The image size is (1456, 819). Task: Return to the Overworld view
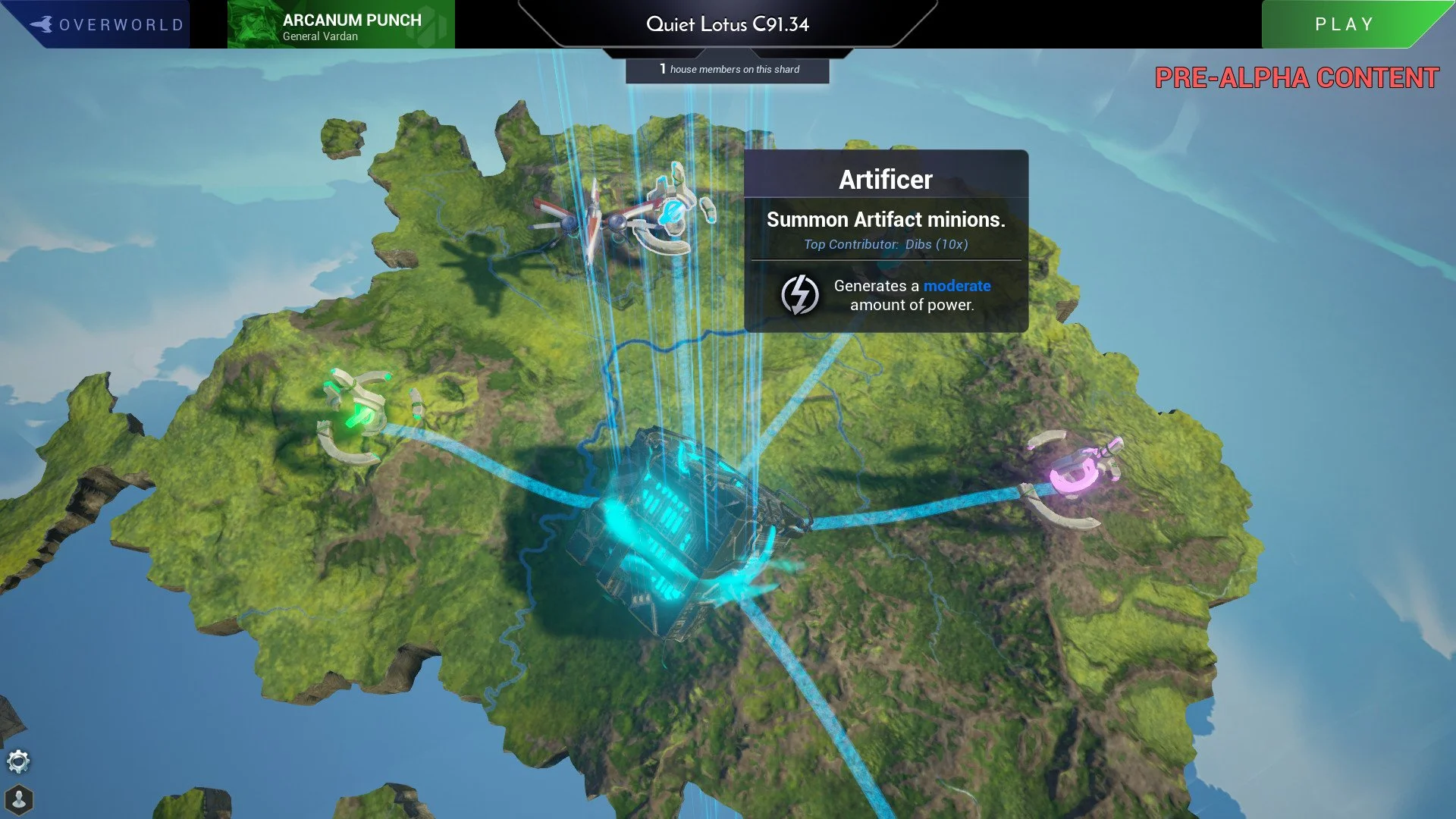(x=106, y=24)
